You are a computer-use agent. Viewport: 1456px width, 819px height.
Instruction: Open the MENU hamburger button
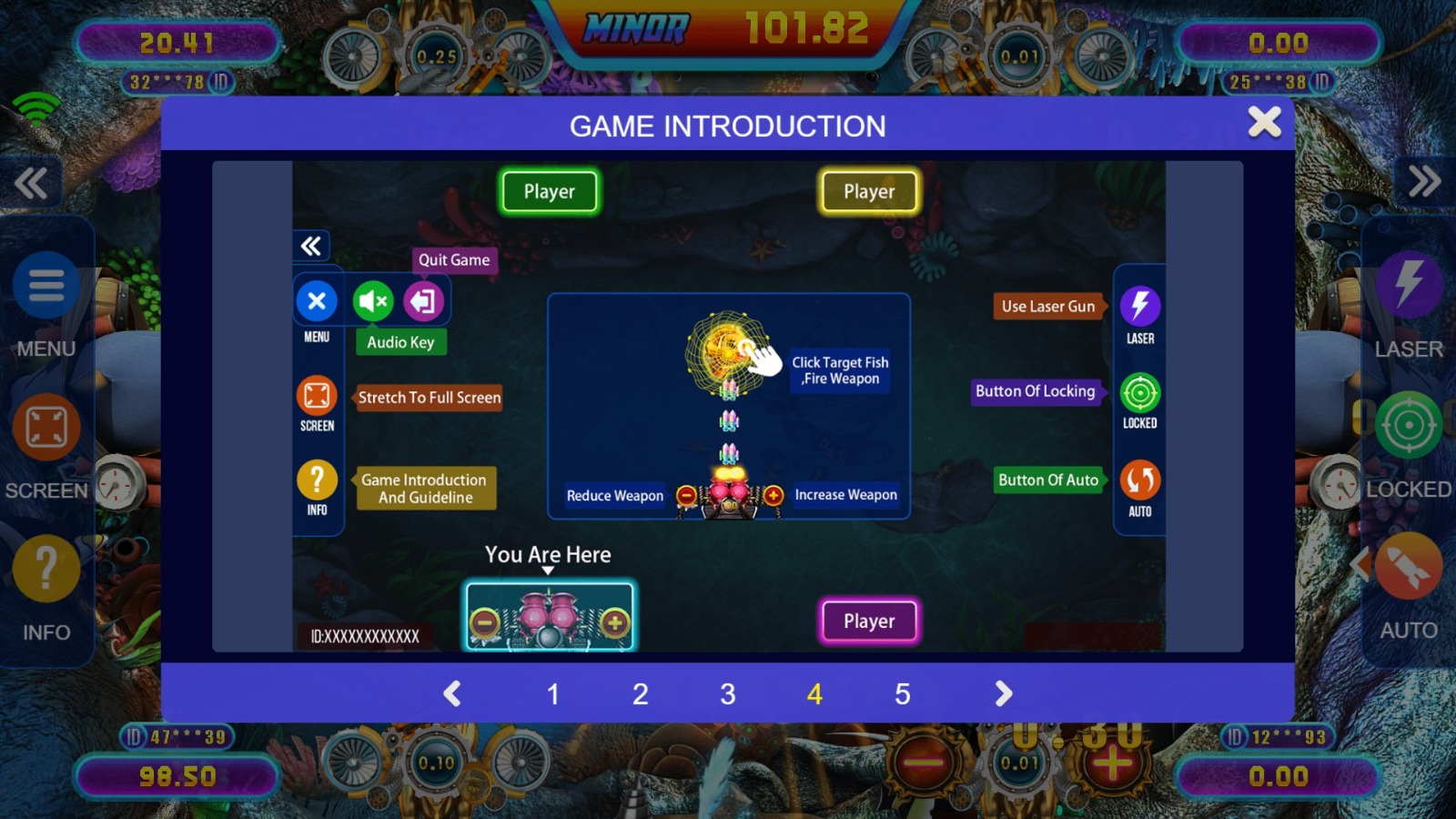(45, 286)
